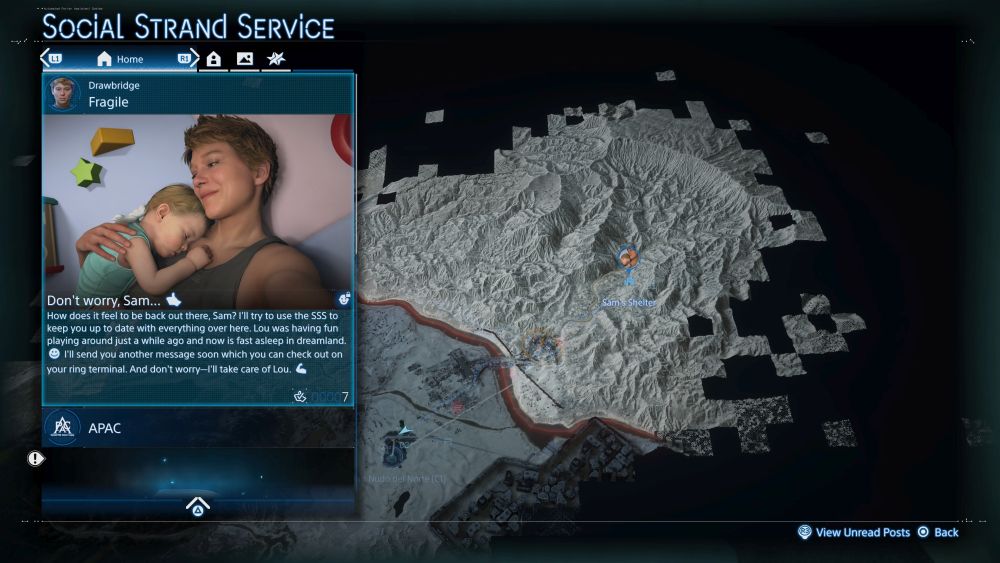1000x563 pixels.
Task: Switch to the facility house icon tab
Action: tap(214, 59)
